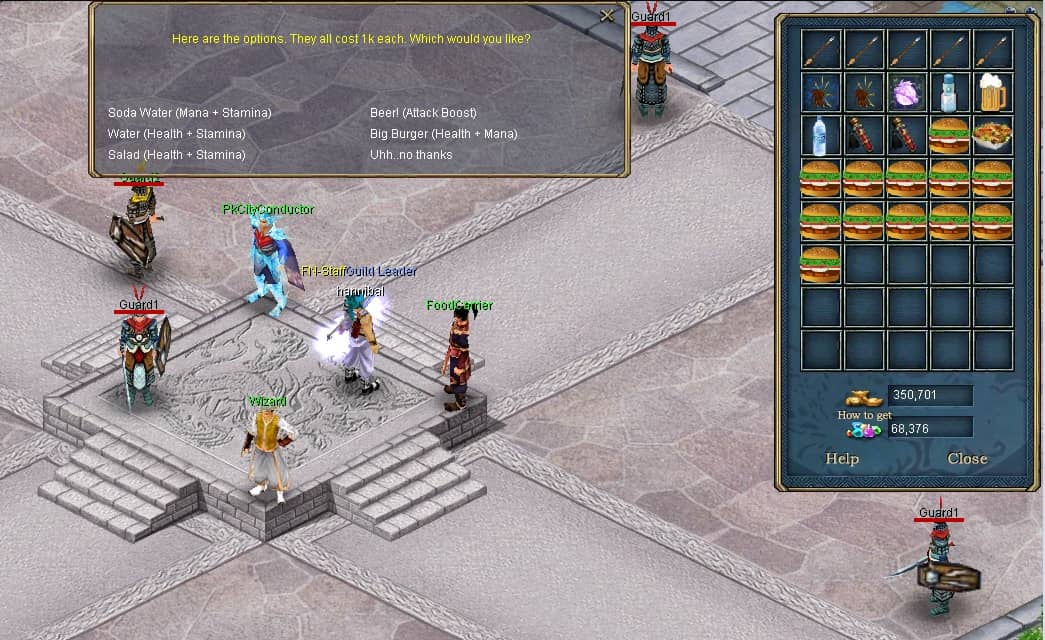
Task: Decline with "Uhh..no thanks"
Action: click(x=411, y=155)
